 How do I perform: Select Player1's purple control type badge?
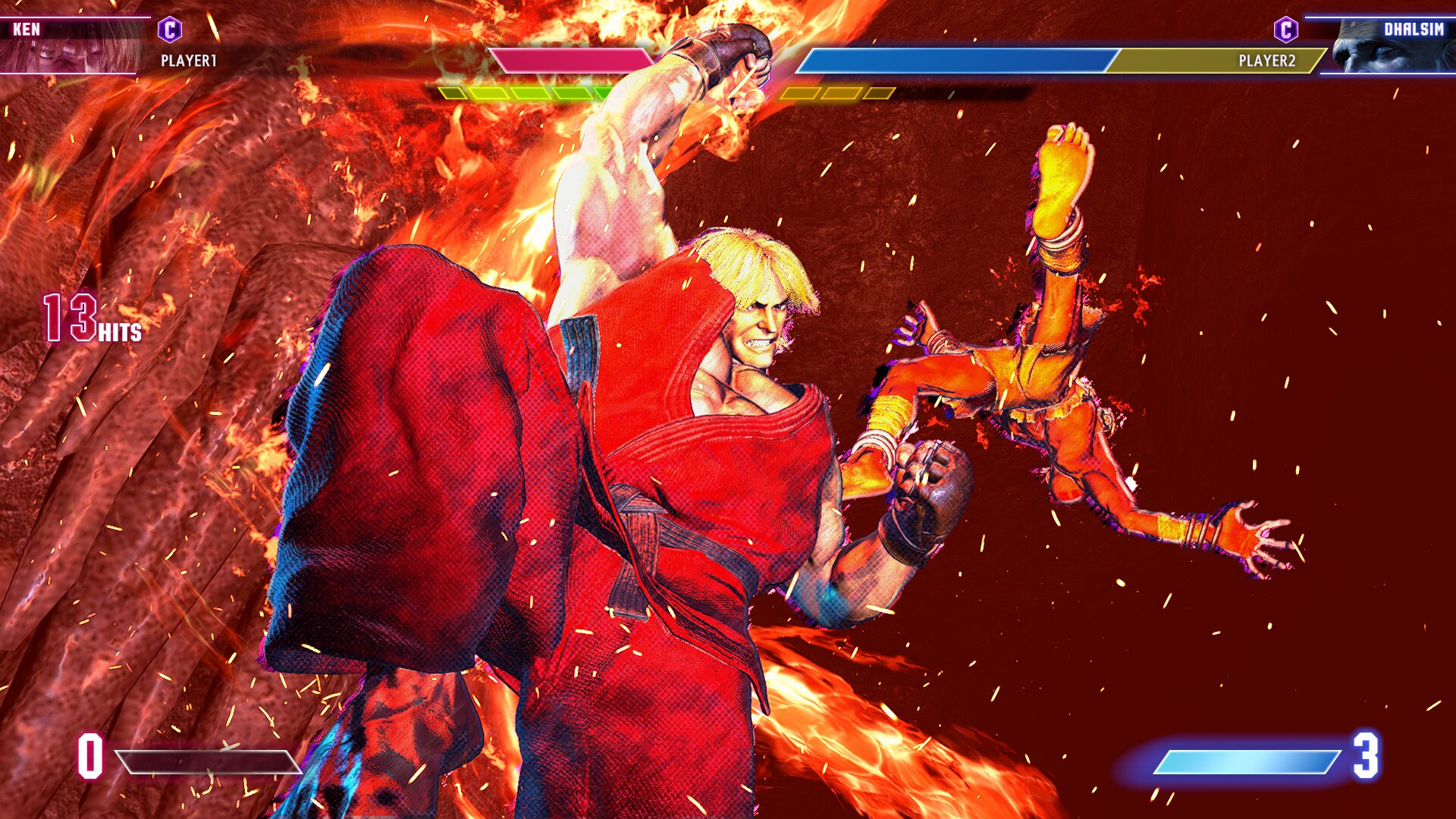(x=170, y=30)
